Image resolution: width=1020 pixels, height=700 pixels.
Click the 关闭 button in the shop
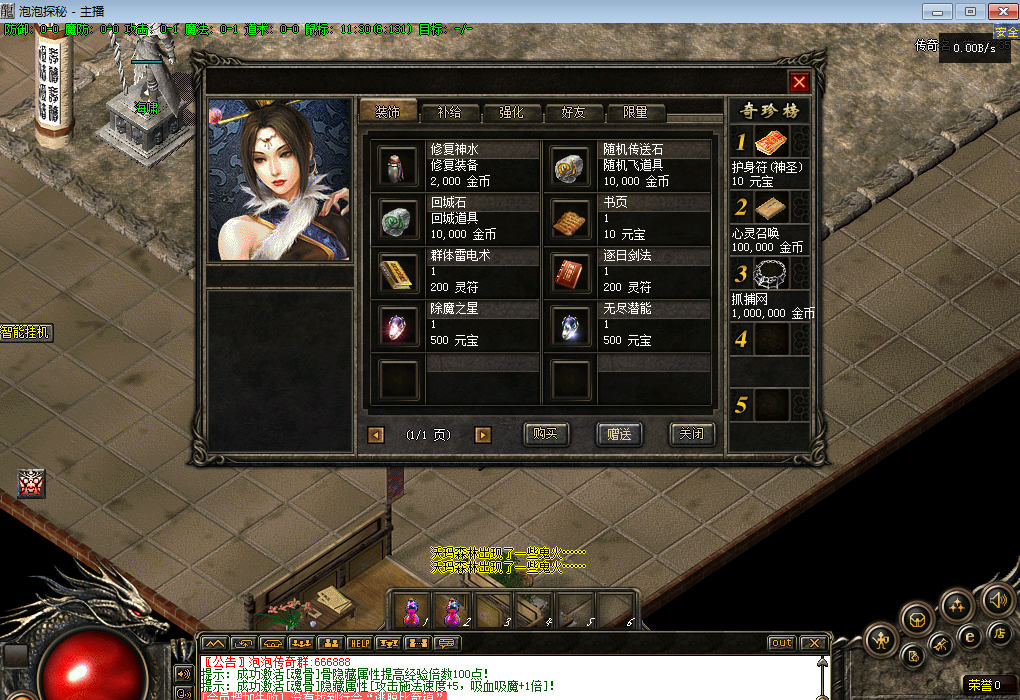tap(691, 434)
